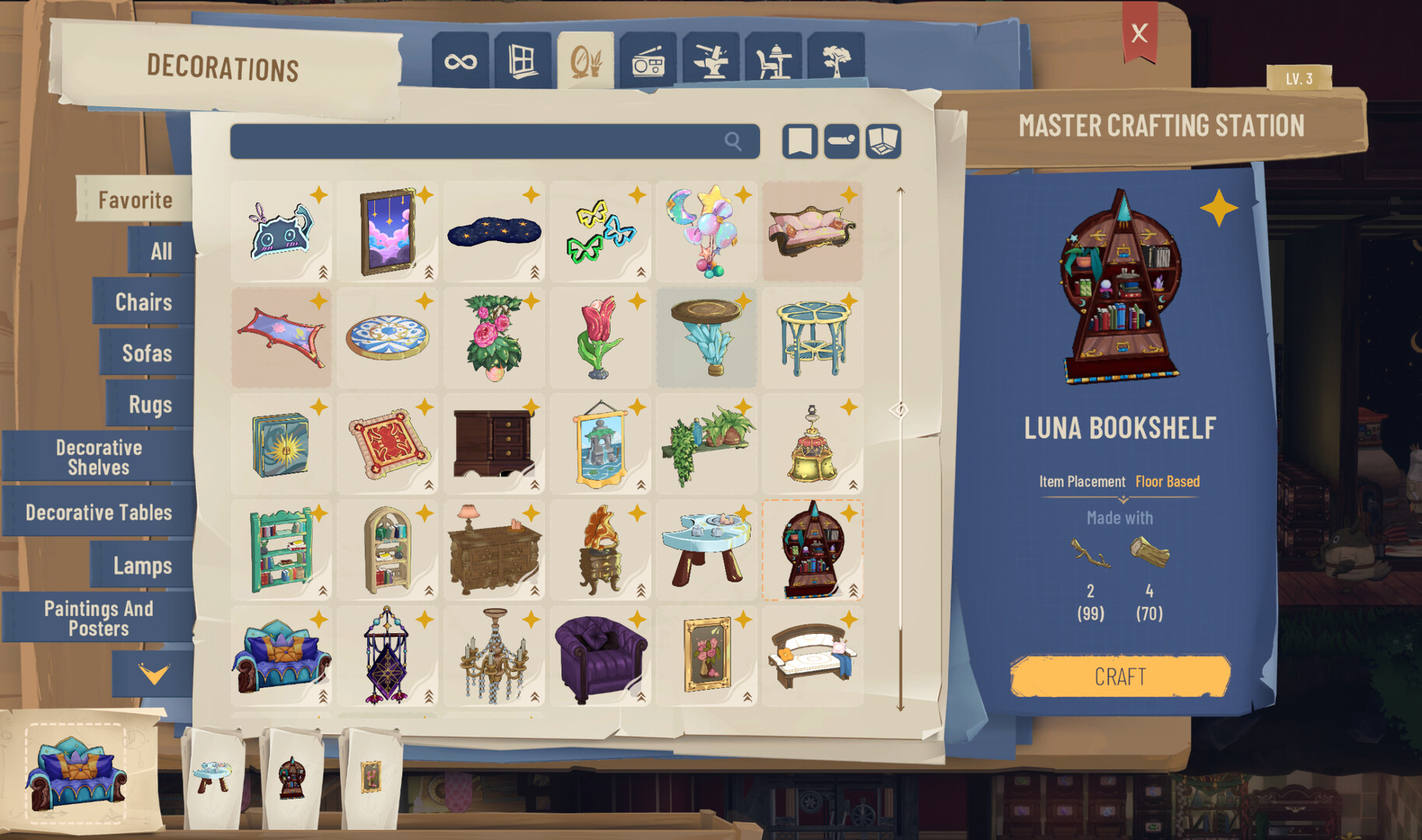
Task: Expand more categories with the down arrow
Action: (x=153, y=673)
